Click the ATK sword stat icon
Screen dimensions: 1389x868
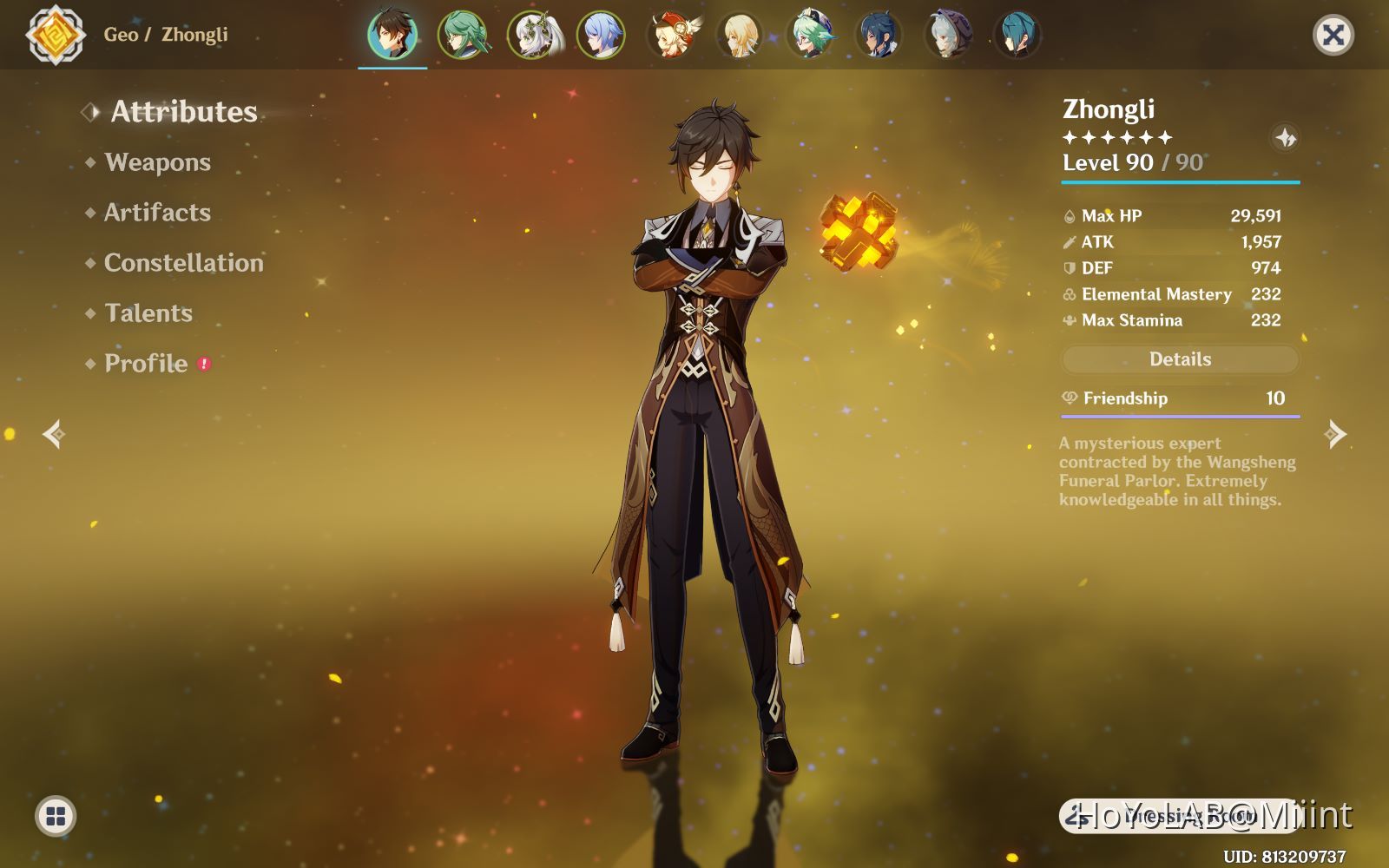click(x=1068, y=241)
